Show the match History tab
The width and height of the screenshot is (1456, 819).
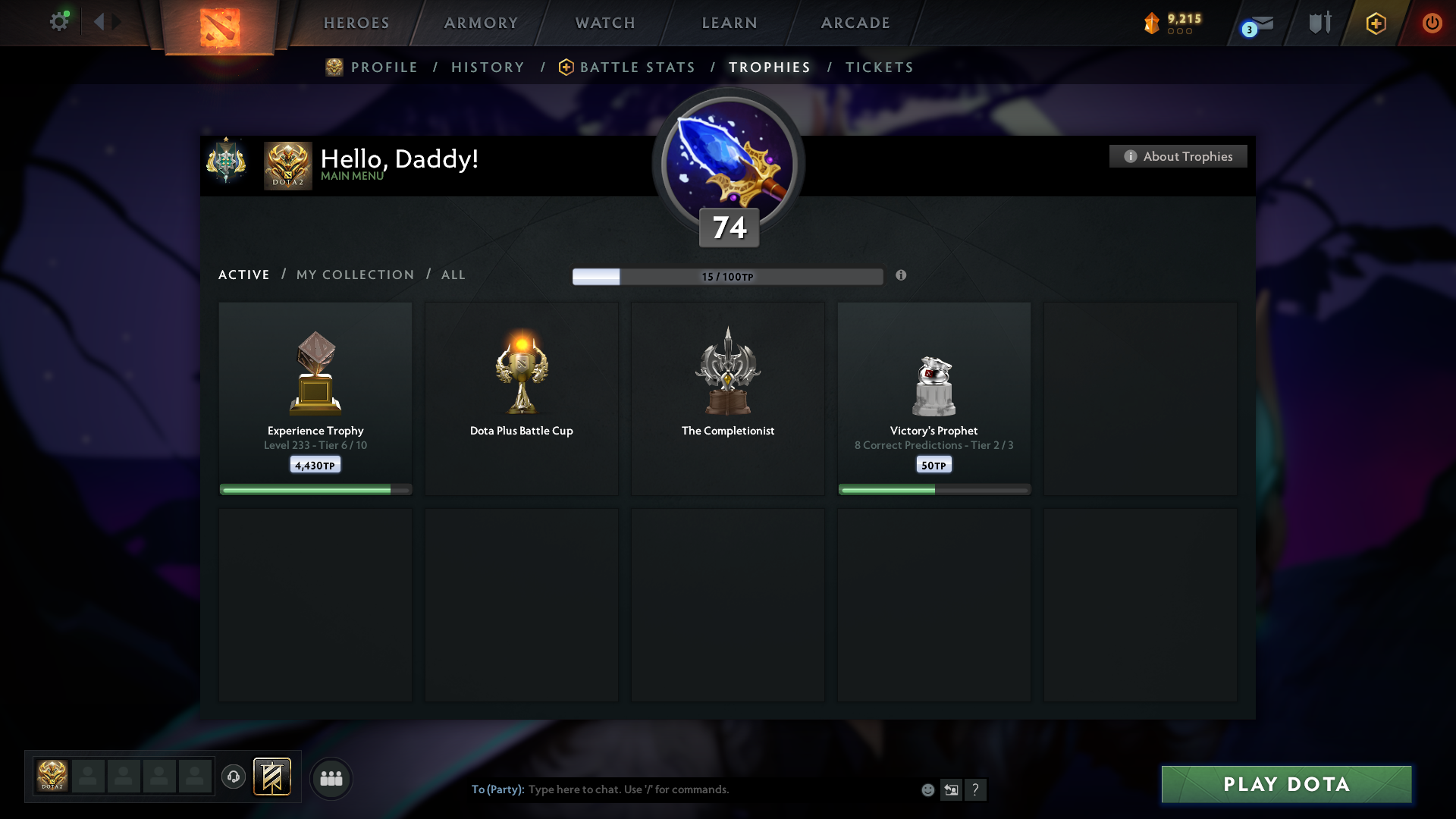point(488,67)
